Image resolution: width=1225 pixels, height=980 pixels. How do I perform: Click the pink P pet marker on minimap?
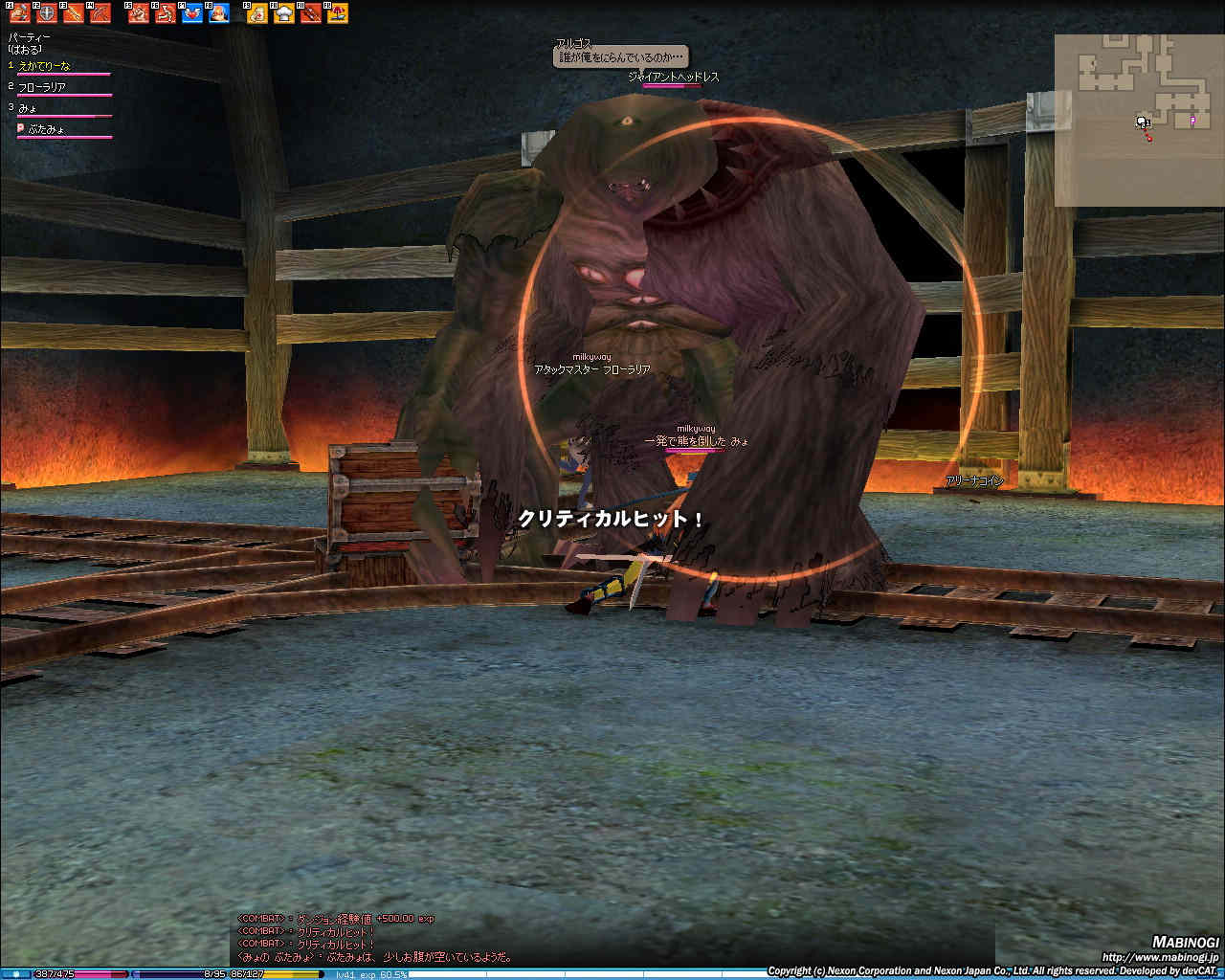(1192, 122)
